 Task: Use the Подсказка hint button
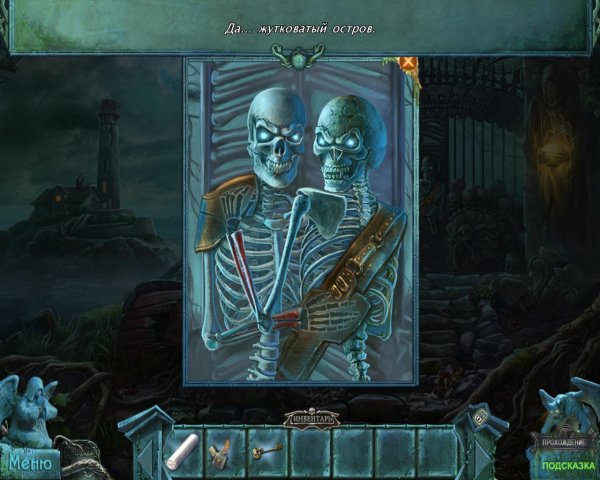[561, 465]
